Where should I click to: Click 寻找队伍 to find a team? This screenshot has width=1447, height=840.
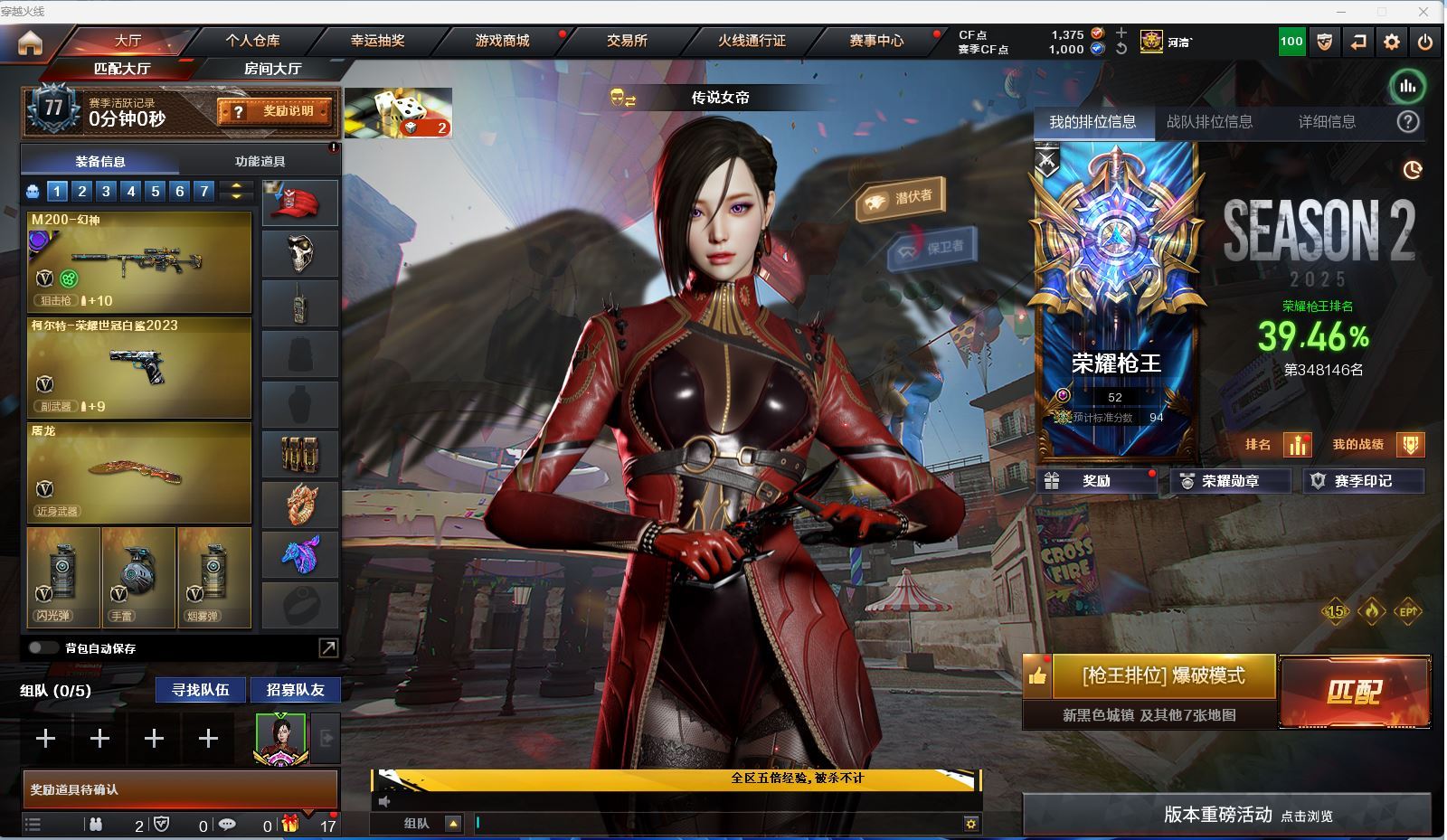click(201, 690)
